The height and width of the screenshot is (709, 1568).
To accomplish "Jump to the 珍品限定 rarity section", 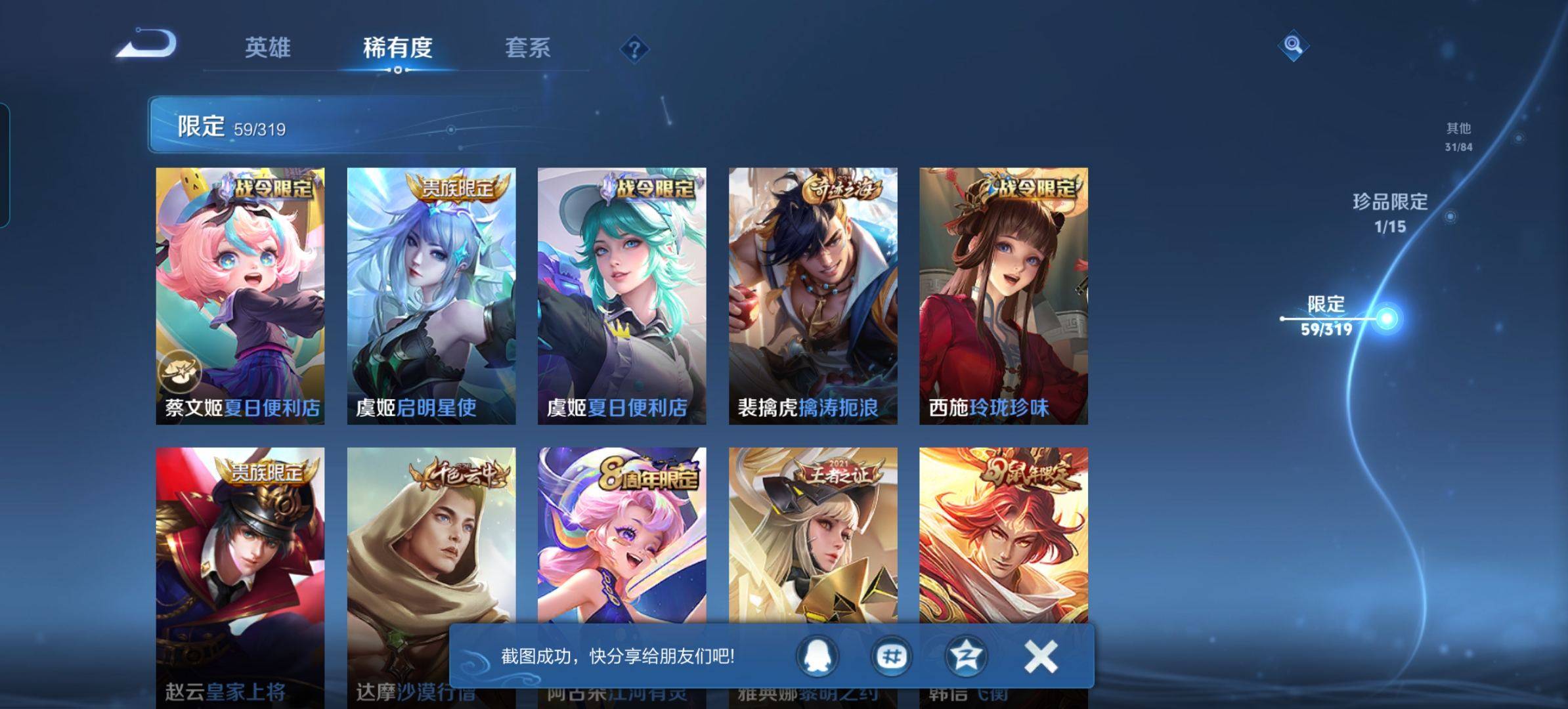I will click(x=1390, y=212).
